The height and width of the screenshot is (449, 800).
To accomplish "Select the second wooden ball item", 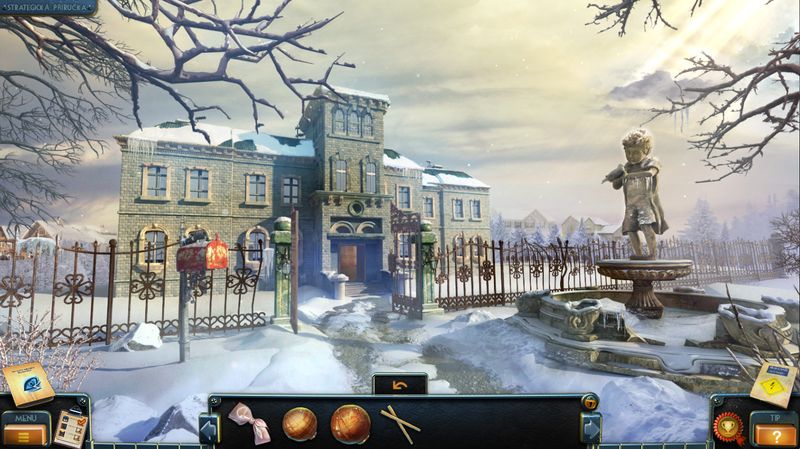I will click(x=350, y=423).
